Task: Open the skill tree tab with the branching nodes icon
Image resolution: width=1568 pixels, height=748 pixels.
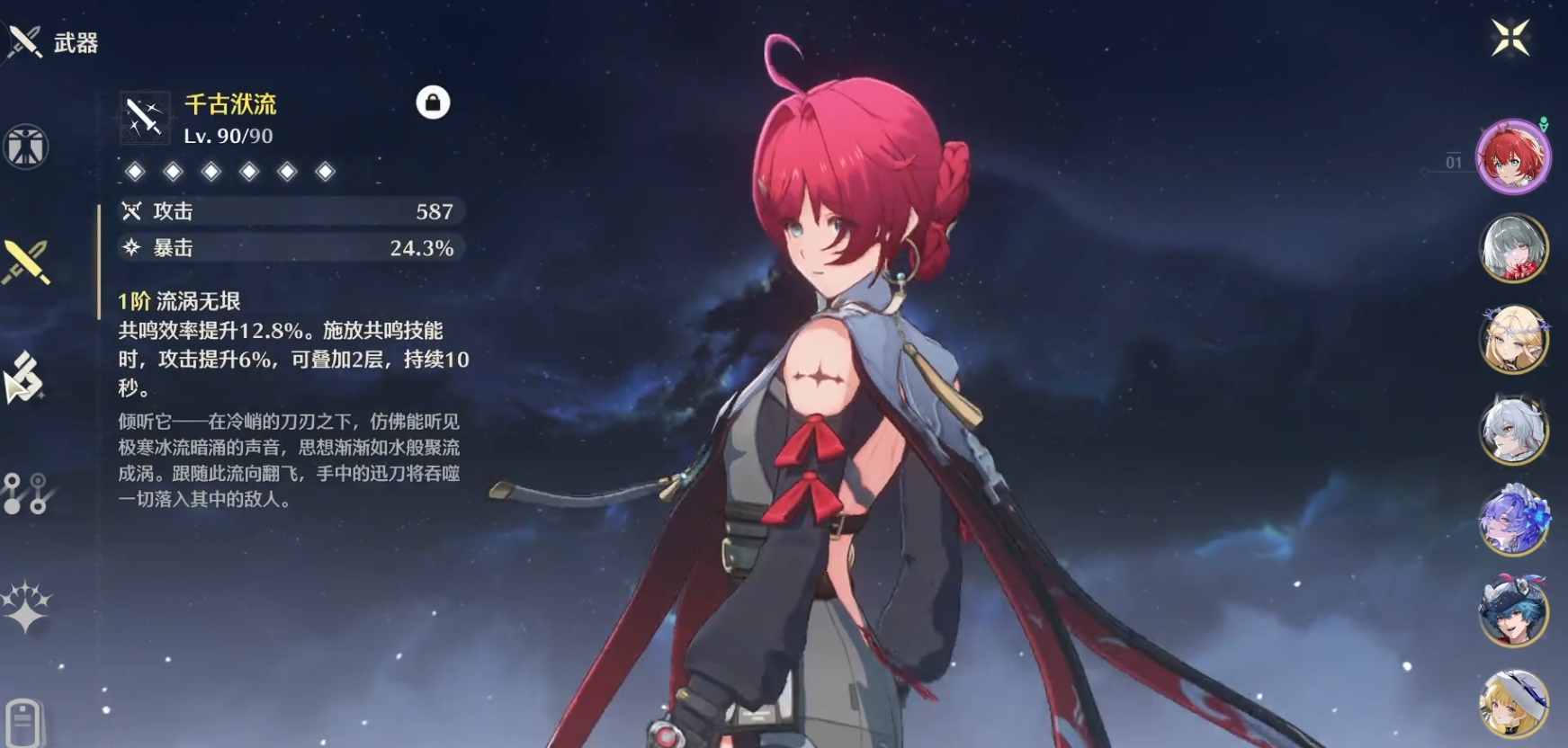Action: (x=25, y=493)
